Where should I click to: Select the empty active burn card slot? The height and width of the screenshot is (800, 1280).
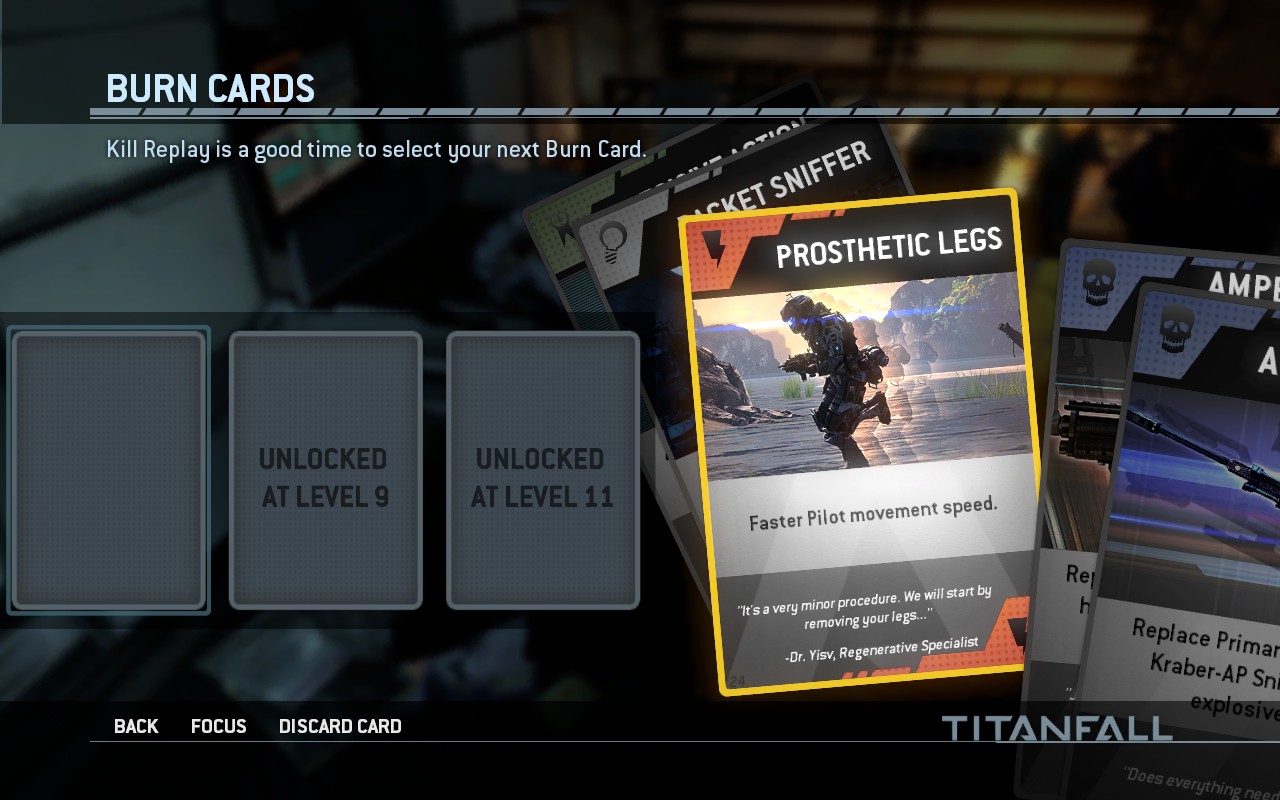coord(108,470)
